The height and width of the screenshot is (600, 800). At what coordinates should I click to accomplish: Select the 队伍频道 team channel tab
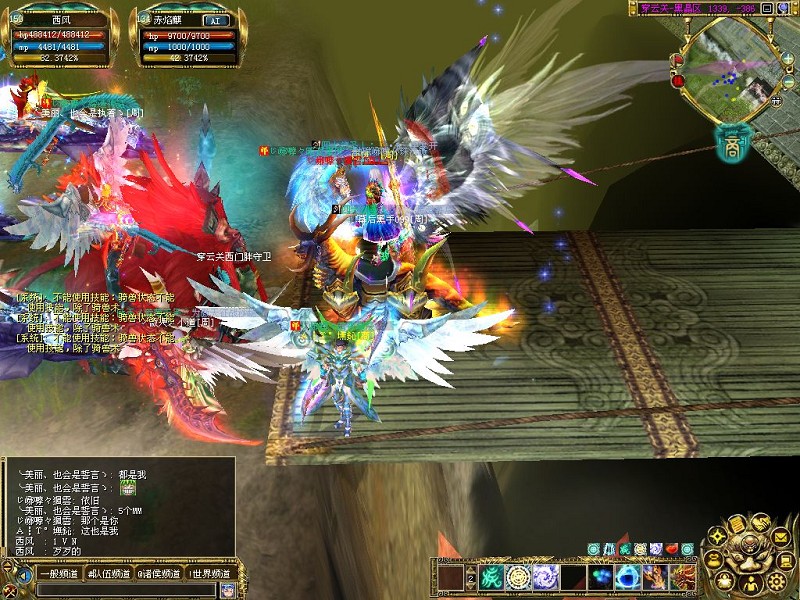point(108,574)
